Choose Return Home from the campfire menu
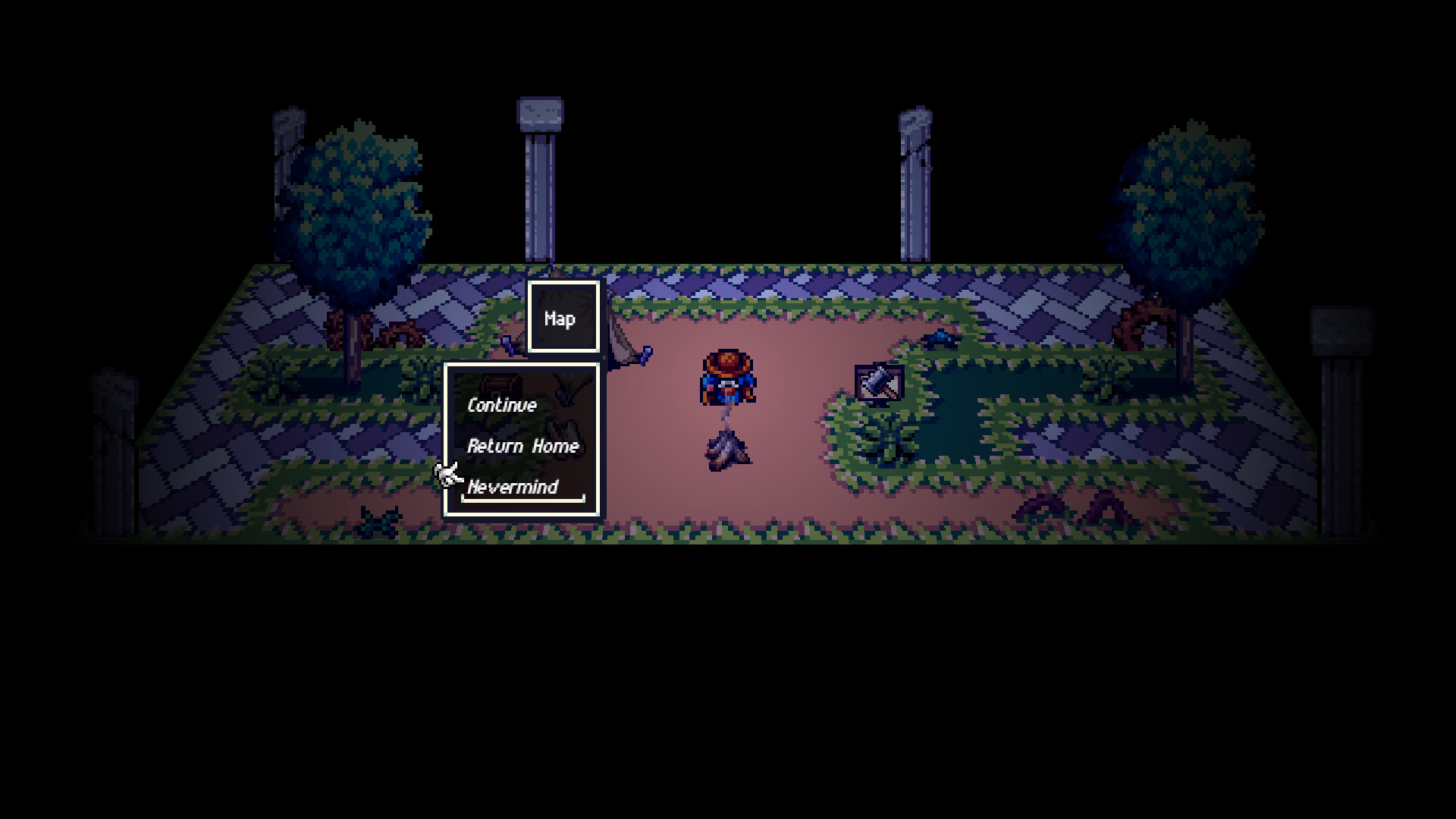The image size is (1456, 819). (x=523, y=447)
